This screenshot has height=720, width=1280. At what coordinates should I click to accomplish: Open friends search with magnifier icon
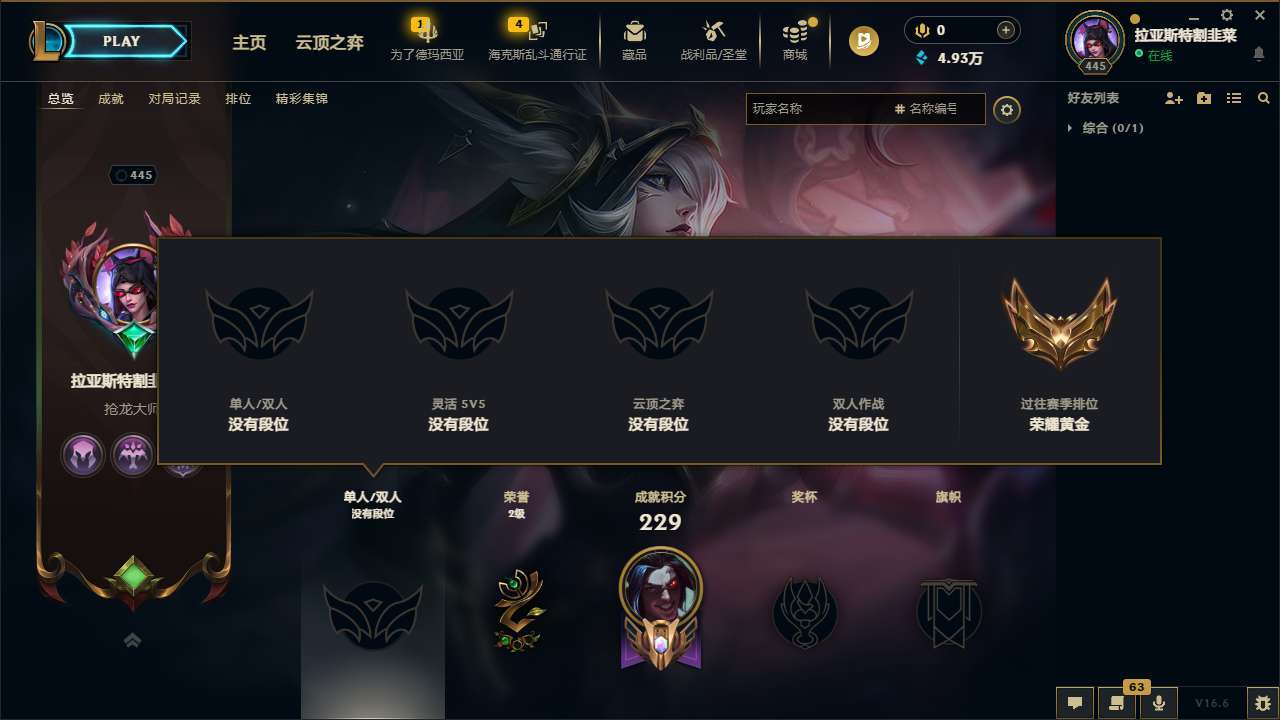click(x=1263, y=98)
